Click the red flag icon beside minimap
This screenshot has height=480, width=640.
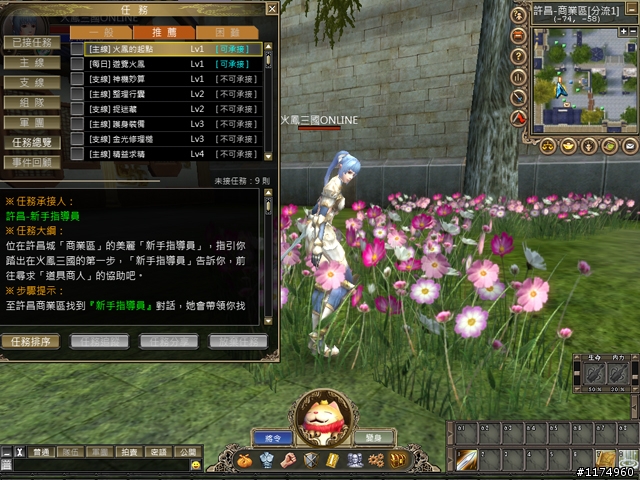coord(519,117)
